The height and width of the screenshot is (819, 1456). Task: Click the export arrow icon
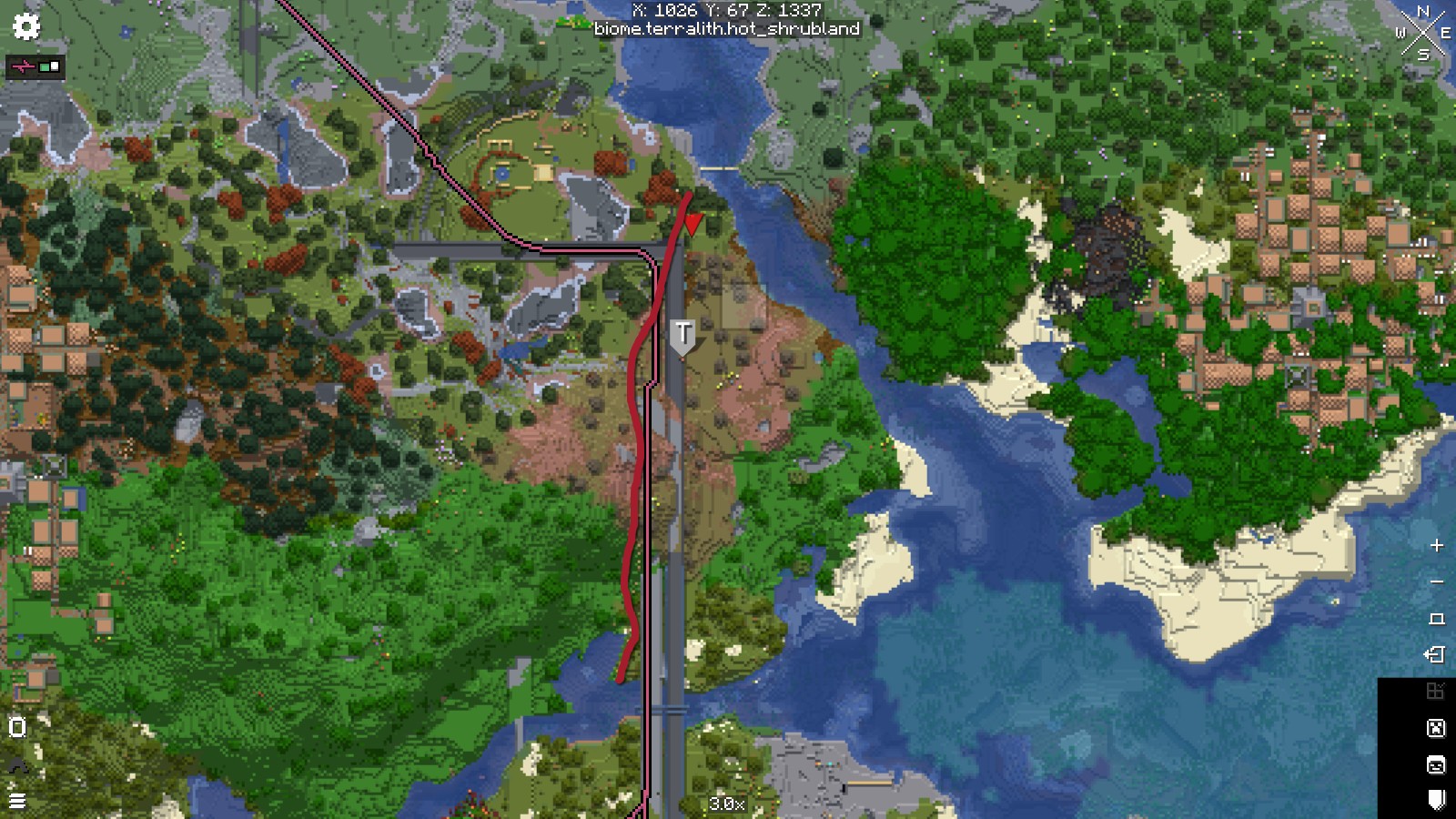pos(1435,655)
